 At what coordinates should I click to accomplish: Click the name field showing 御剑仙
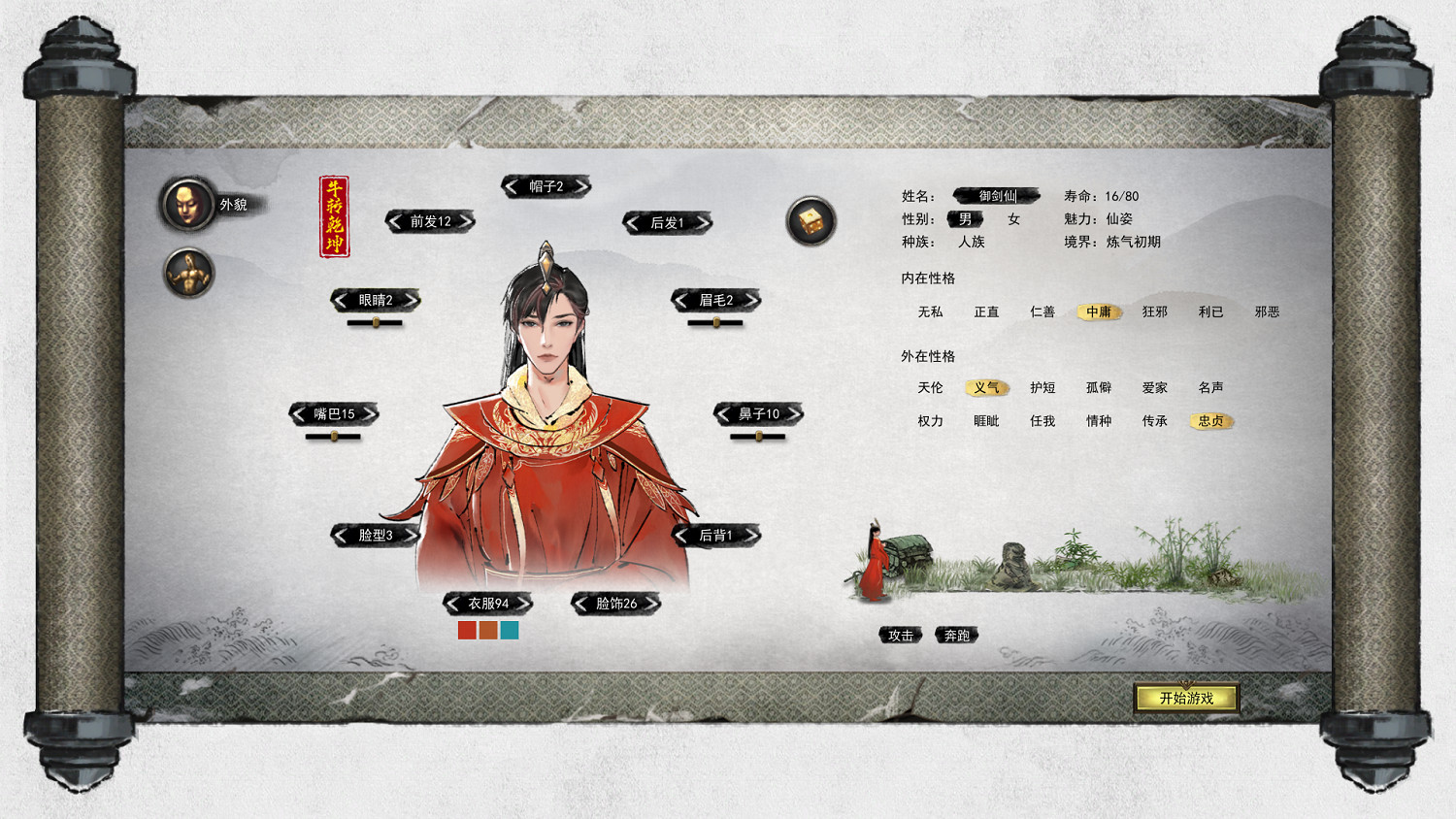[x=997, y=195]
